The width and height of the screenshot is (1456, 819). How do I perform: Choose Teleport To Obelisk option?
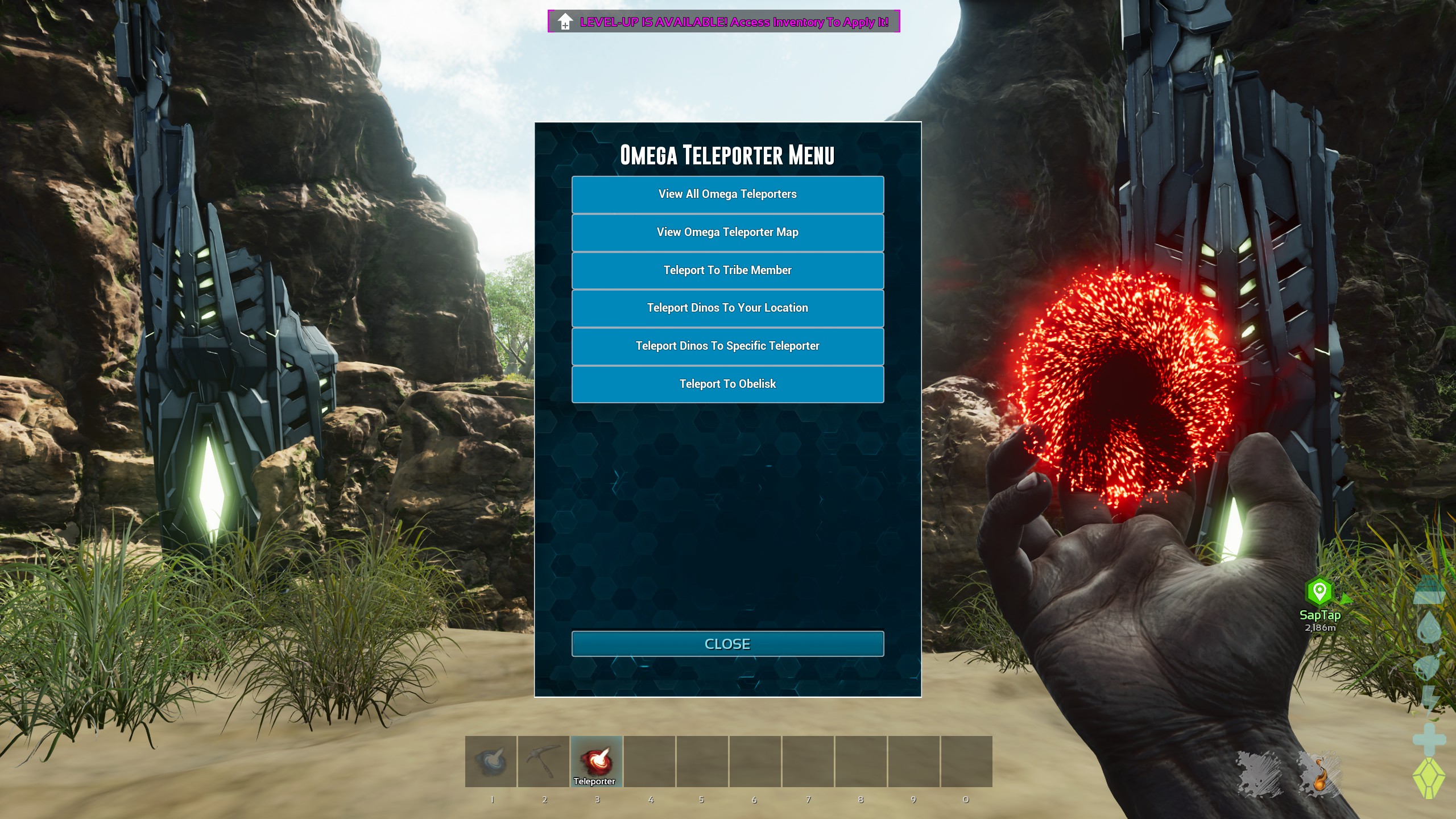point(727,384)
